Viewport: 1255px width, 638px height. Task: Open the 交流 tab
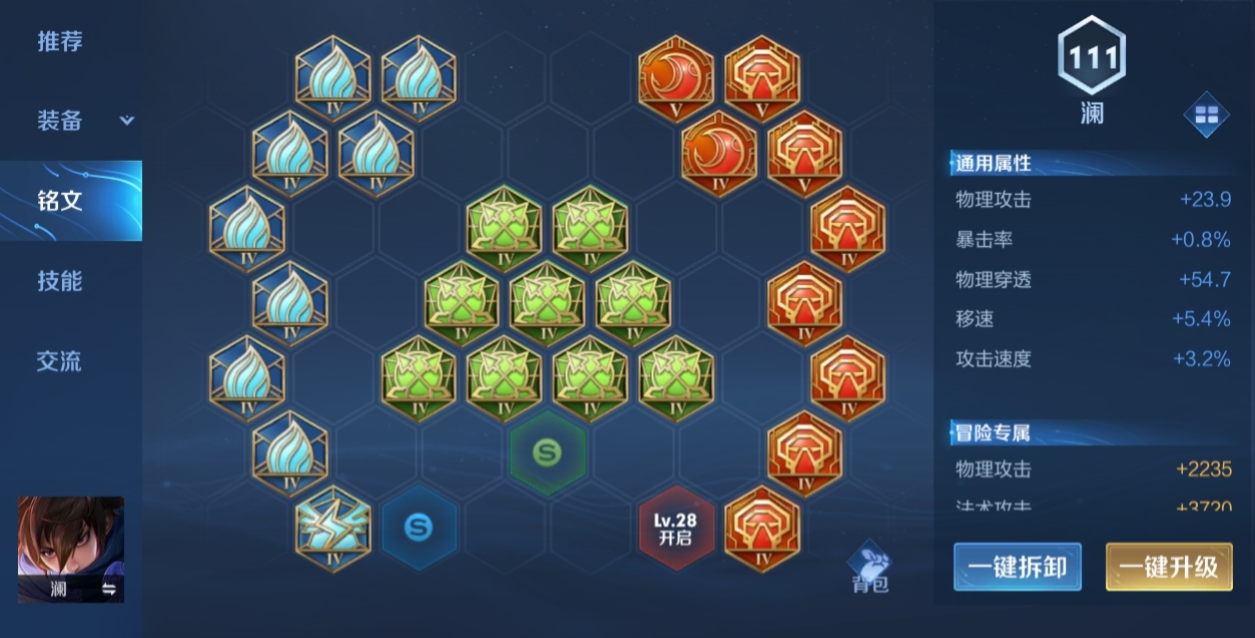point(60,361)
